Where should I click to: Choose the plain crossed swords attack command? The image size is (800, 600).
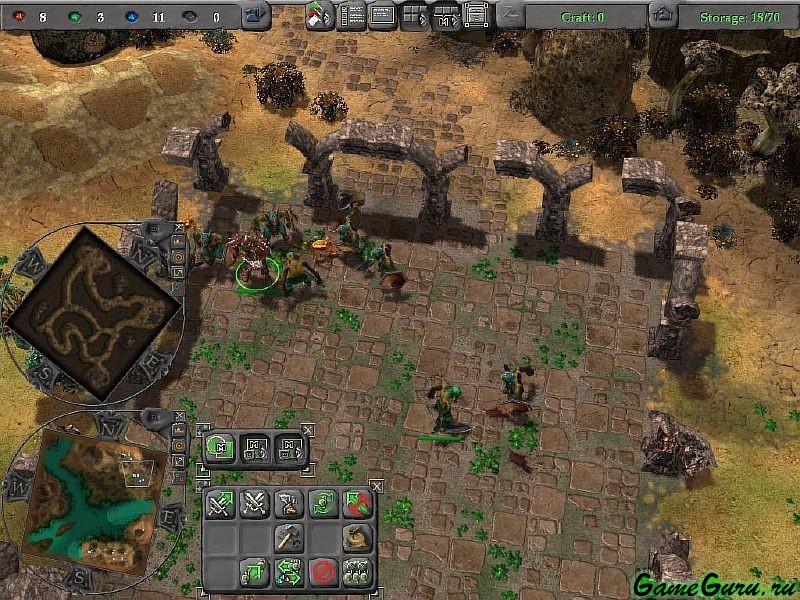(x=254, y=505)
